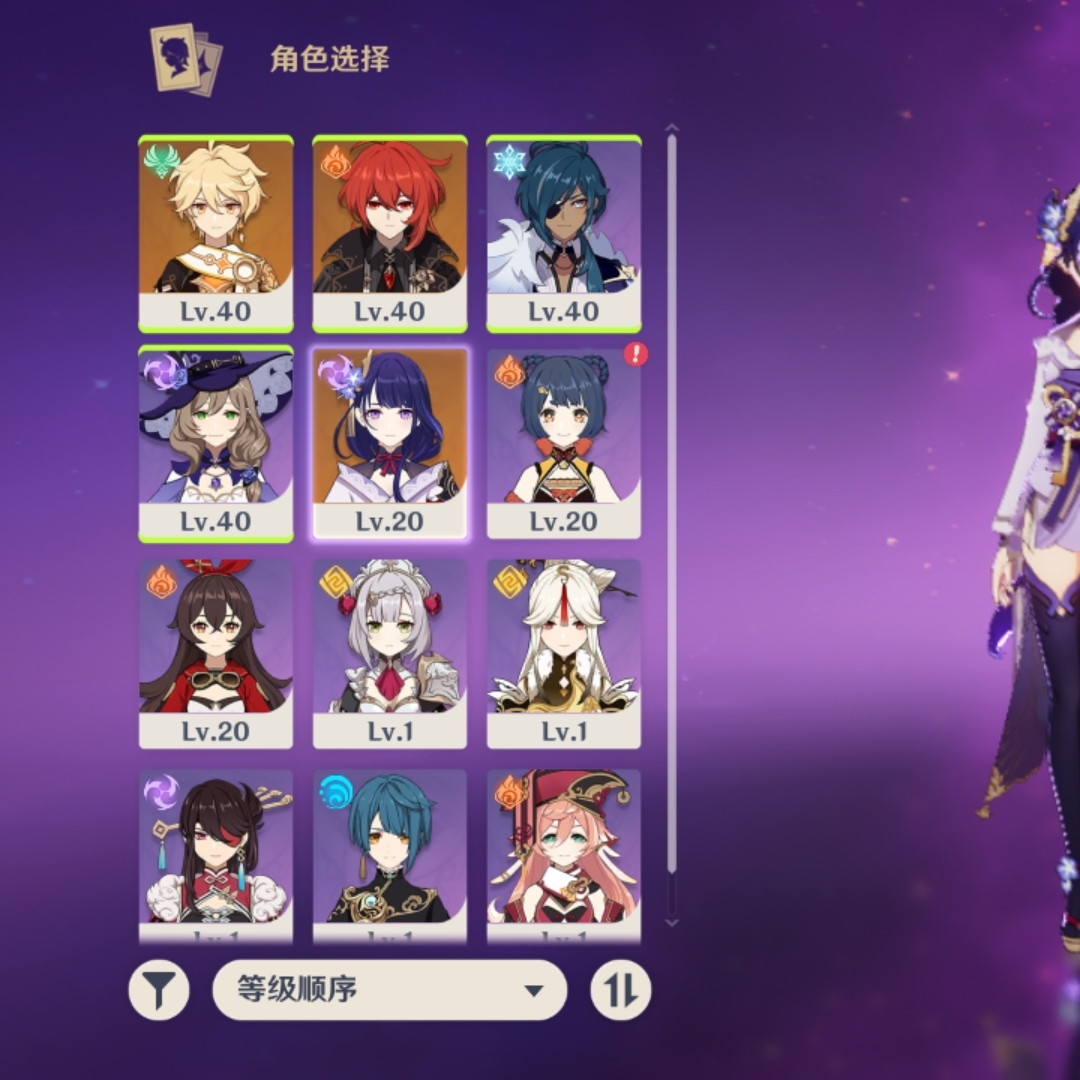Choose white-haired Ningguang's character card
The height and width of the screenshot is (1080, 1080).
564,654
